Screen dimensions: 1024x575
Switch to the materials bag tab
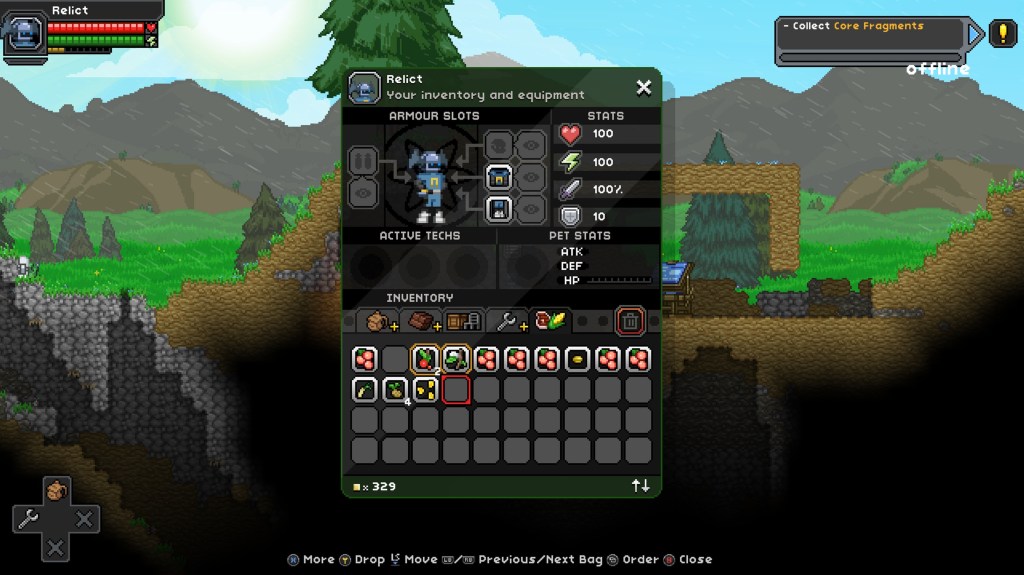[x=422, y=321]
